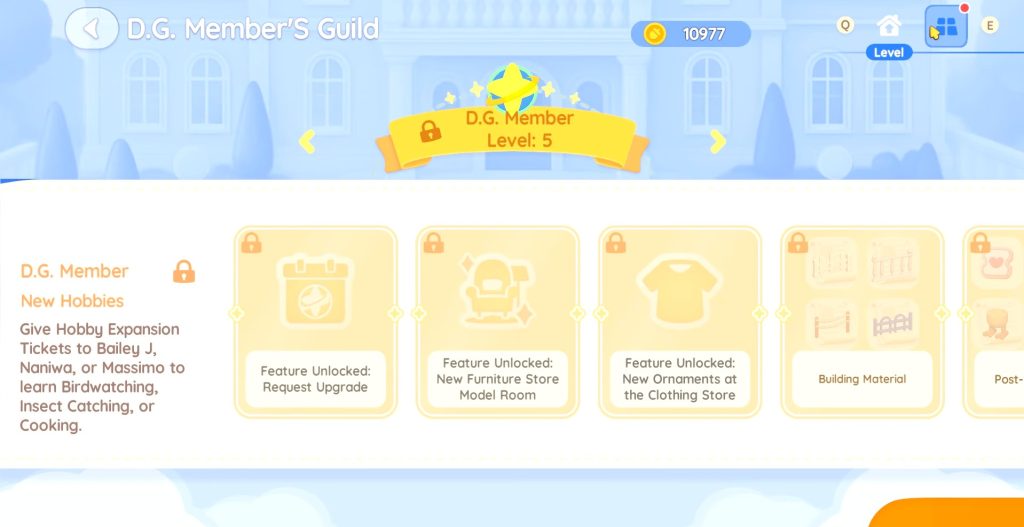Image resolution: width=1024 pixels, height=527 pixels.
Task: Open the home icon
Action: [x=888, y=26]
